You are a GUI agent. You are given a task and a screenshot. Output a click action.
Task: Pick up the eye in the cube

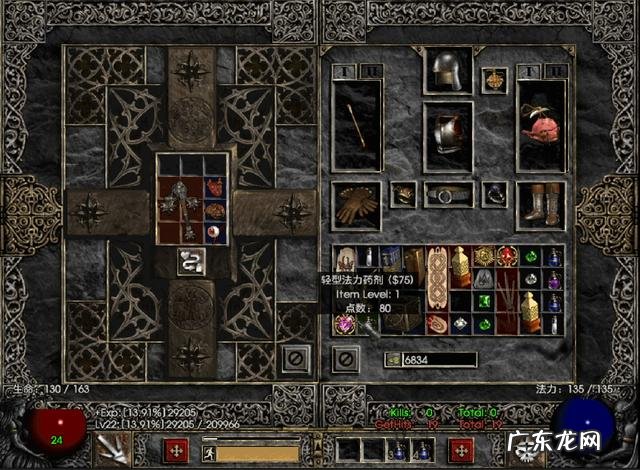(214, 233)
